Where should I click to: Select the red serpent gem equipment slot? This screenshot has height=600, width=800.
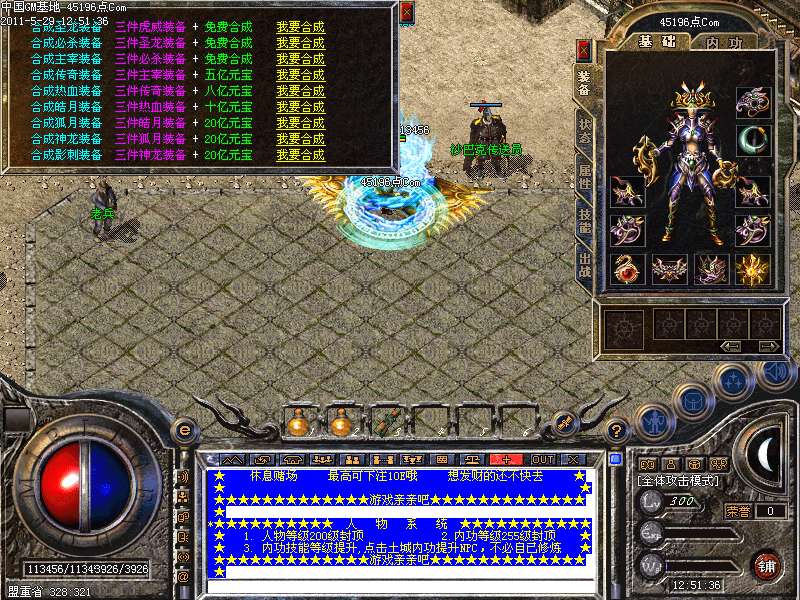(627, 269)
